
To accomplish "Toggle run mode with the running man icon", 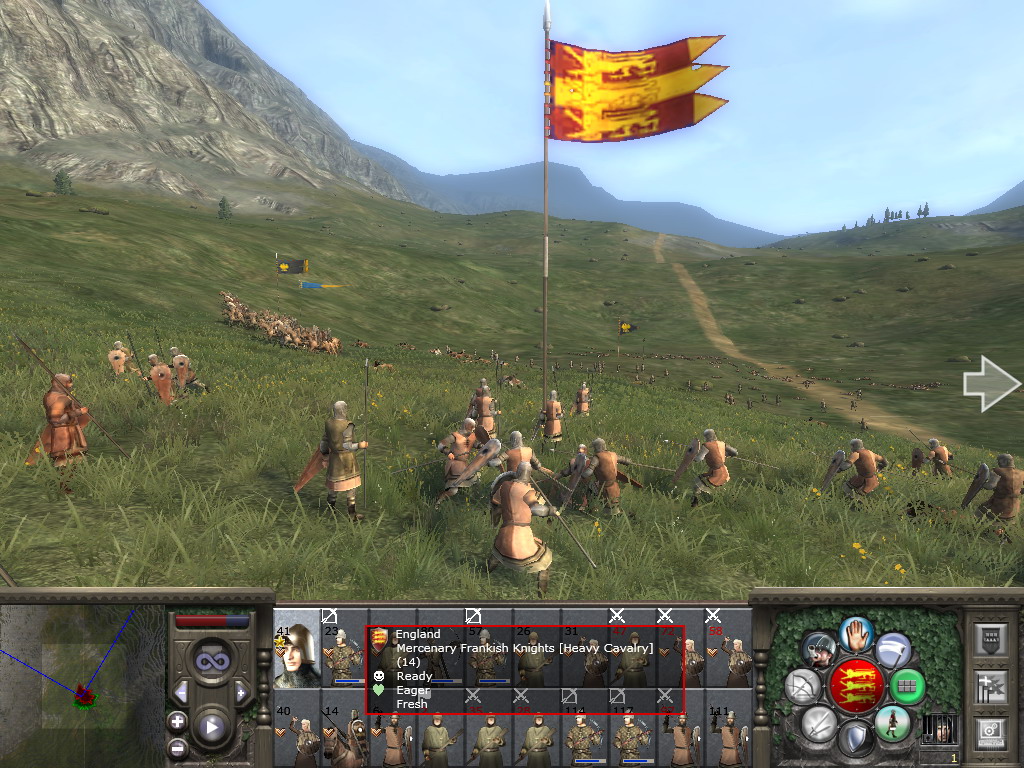I will [890, 722].
